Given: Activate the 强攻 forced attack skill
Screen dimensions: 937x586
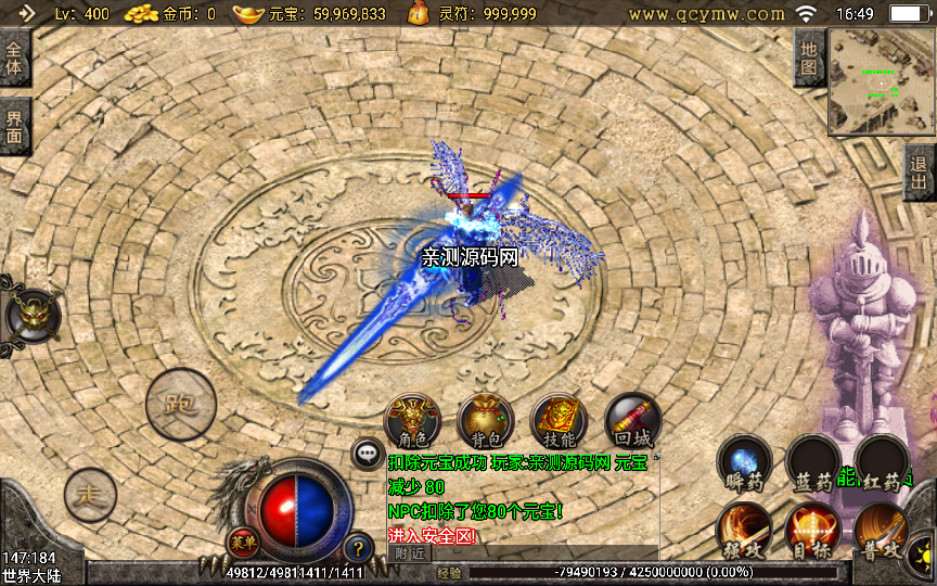Looking at the screenshot, I should pyautogui.click(x=744, y=529).
